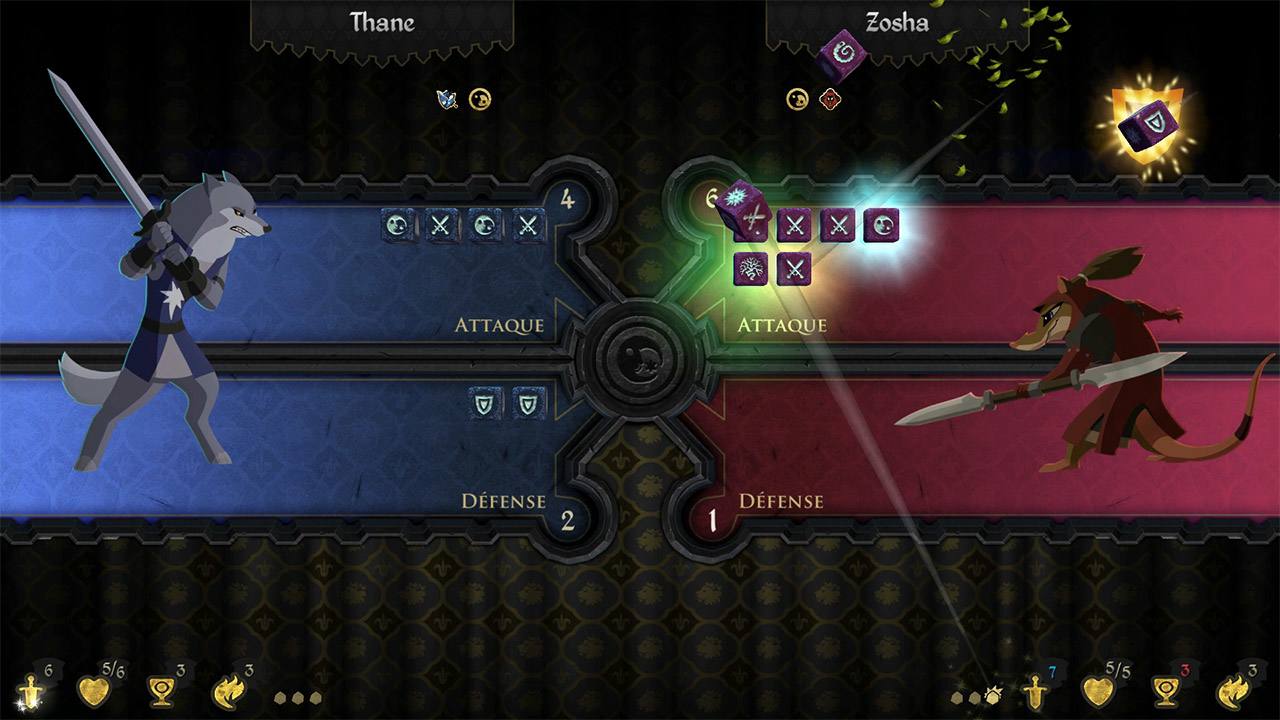
Task: Click the dot progress indicators beside Zosha's stats
Action: (972, 697)
